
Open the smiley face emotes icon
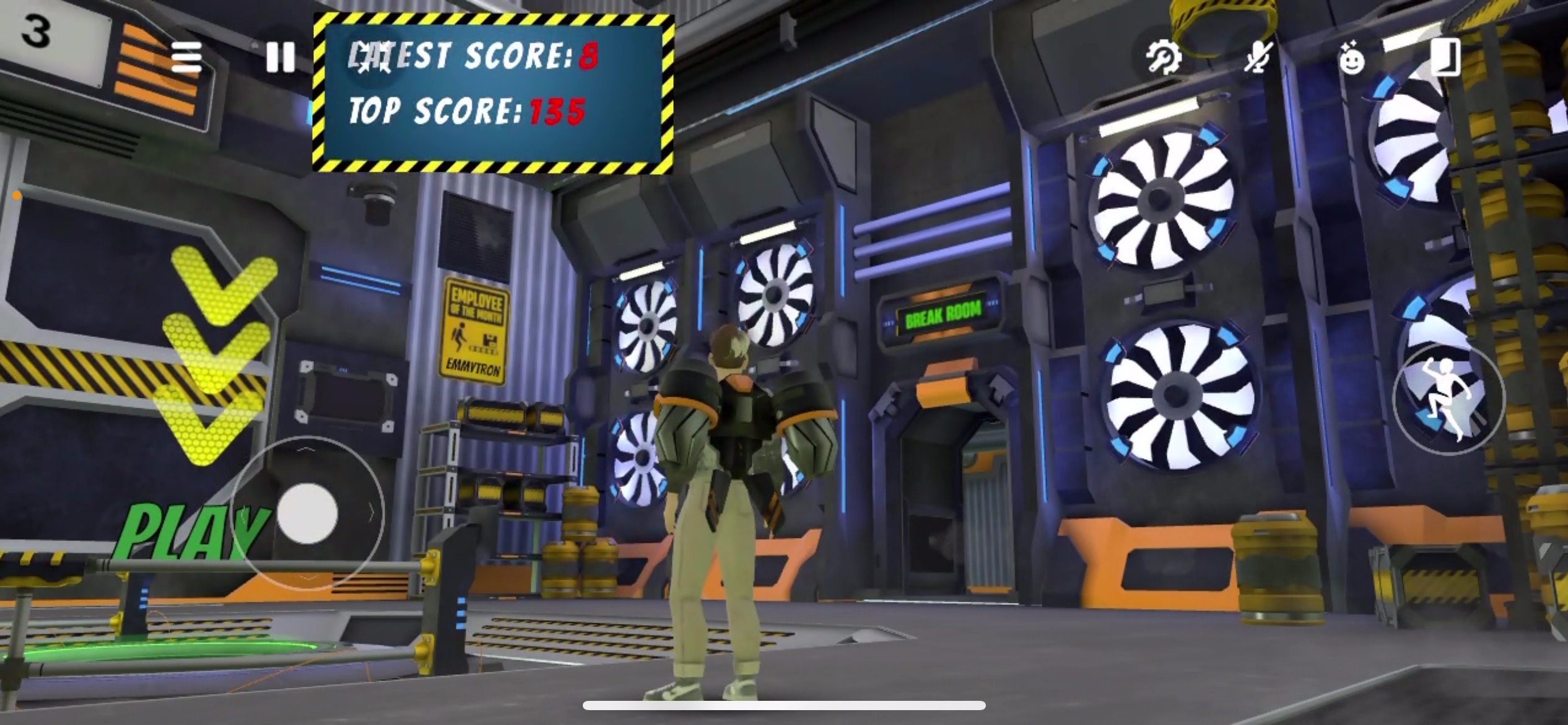click(1351, 60)
